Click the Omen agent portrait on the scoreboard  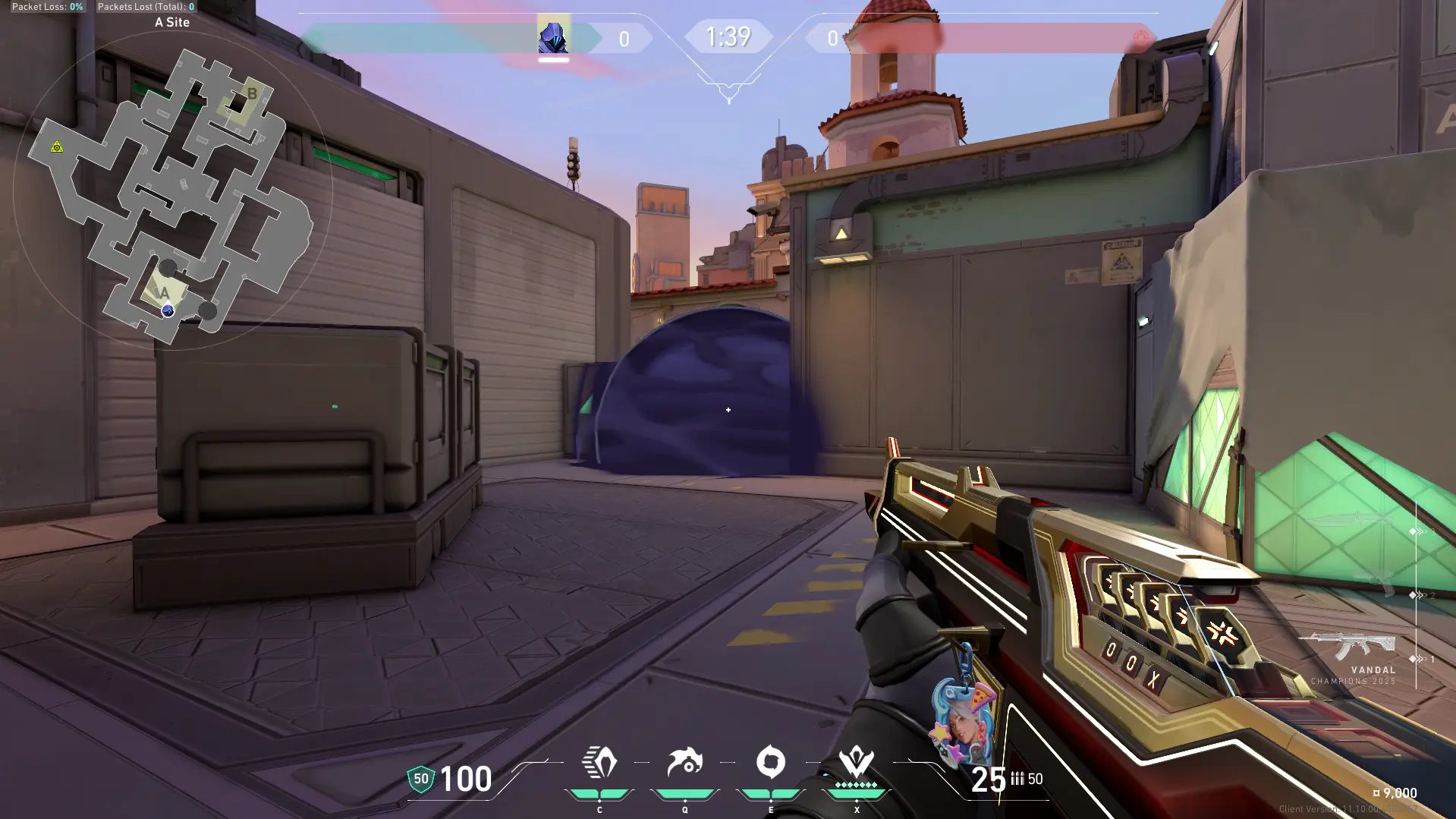point(553,37)
